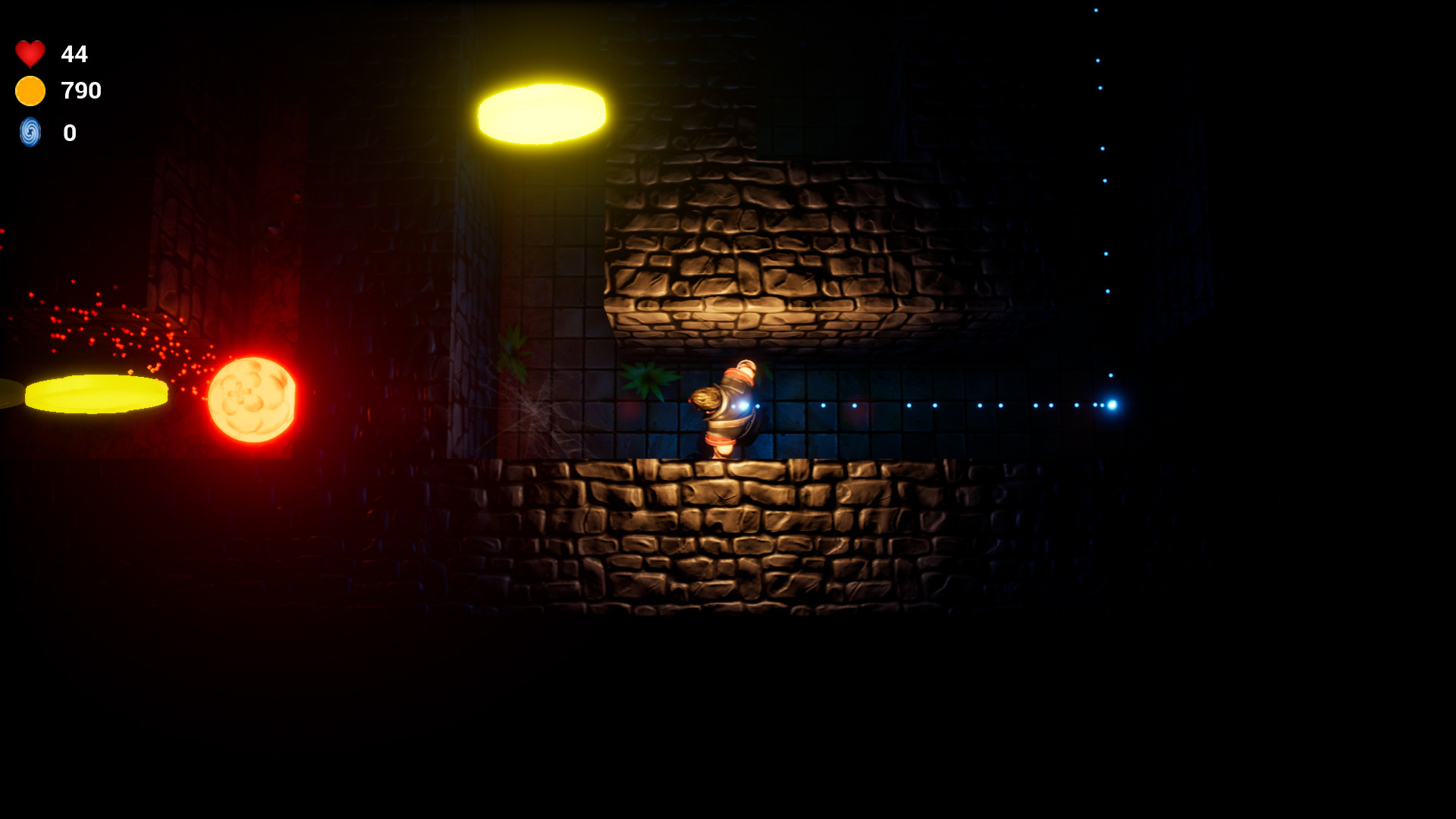Click the glowing yellow platform at the top

[x=540, y=115]
